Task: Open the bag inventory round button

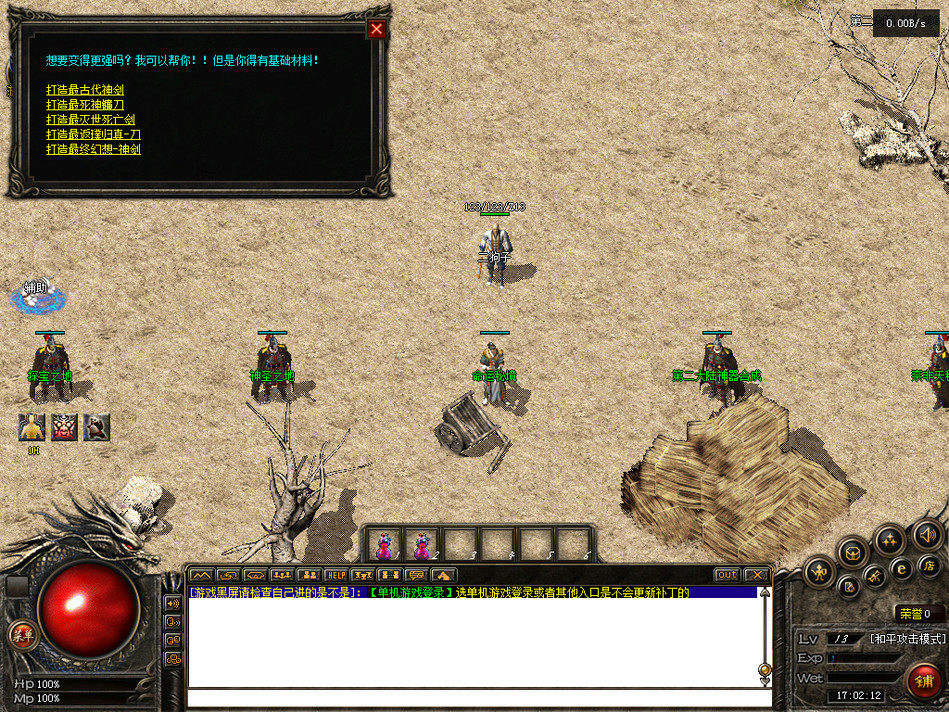Action: [x=852, y=550]
